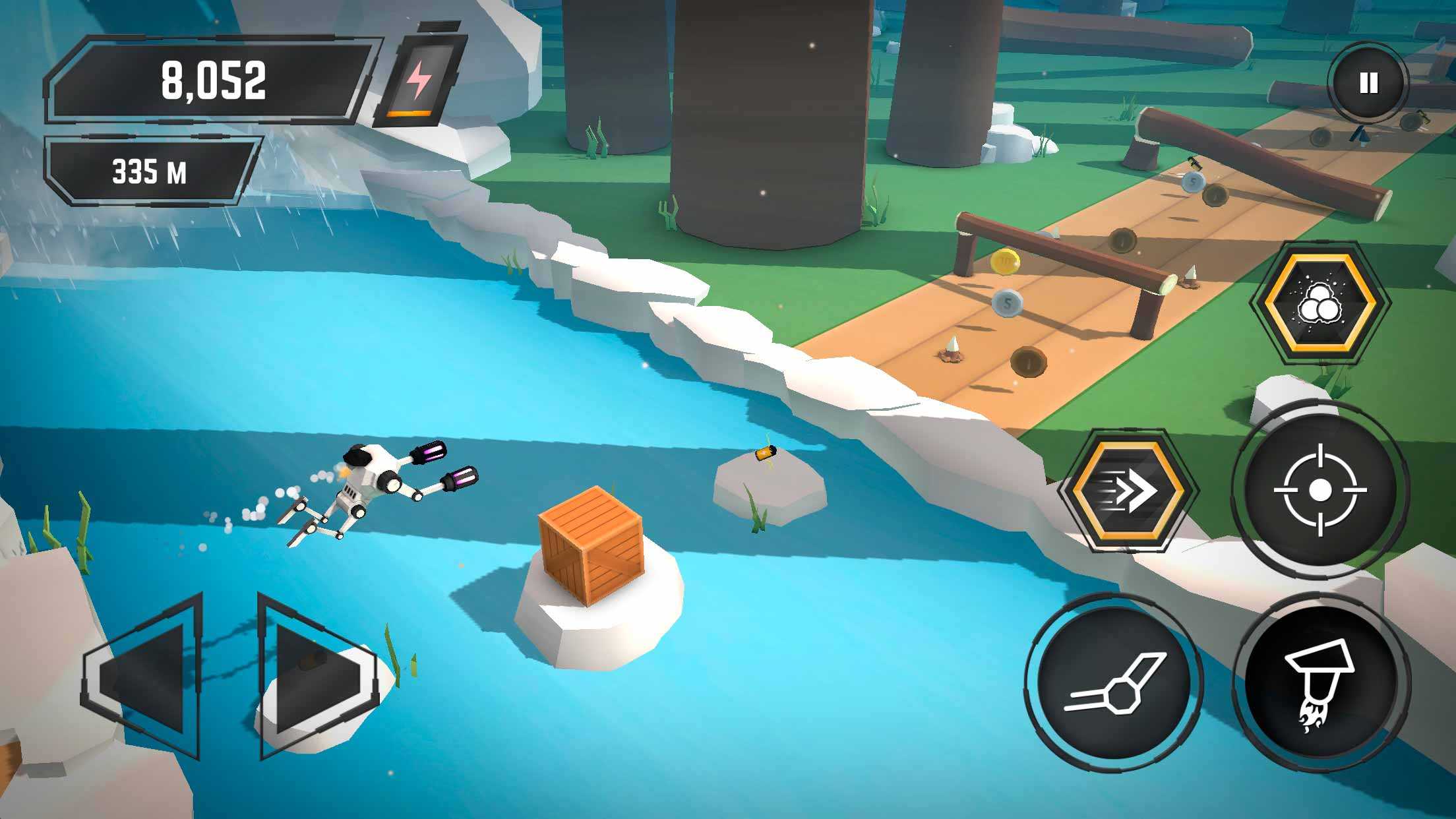Tap the move right arrow

pos(315,675)
